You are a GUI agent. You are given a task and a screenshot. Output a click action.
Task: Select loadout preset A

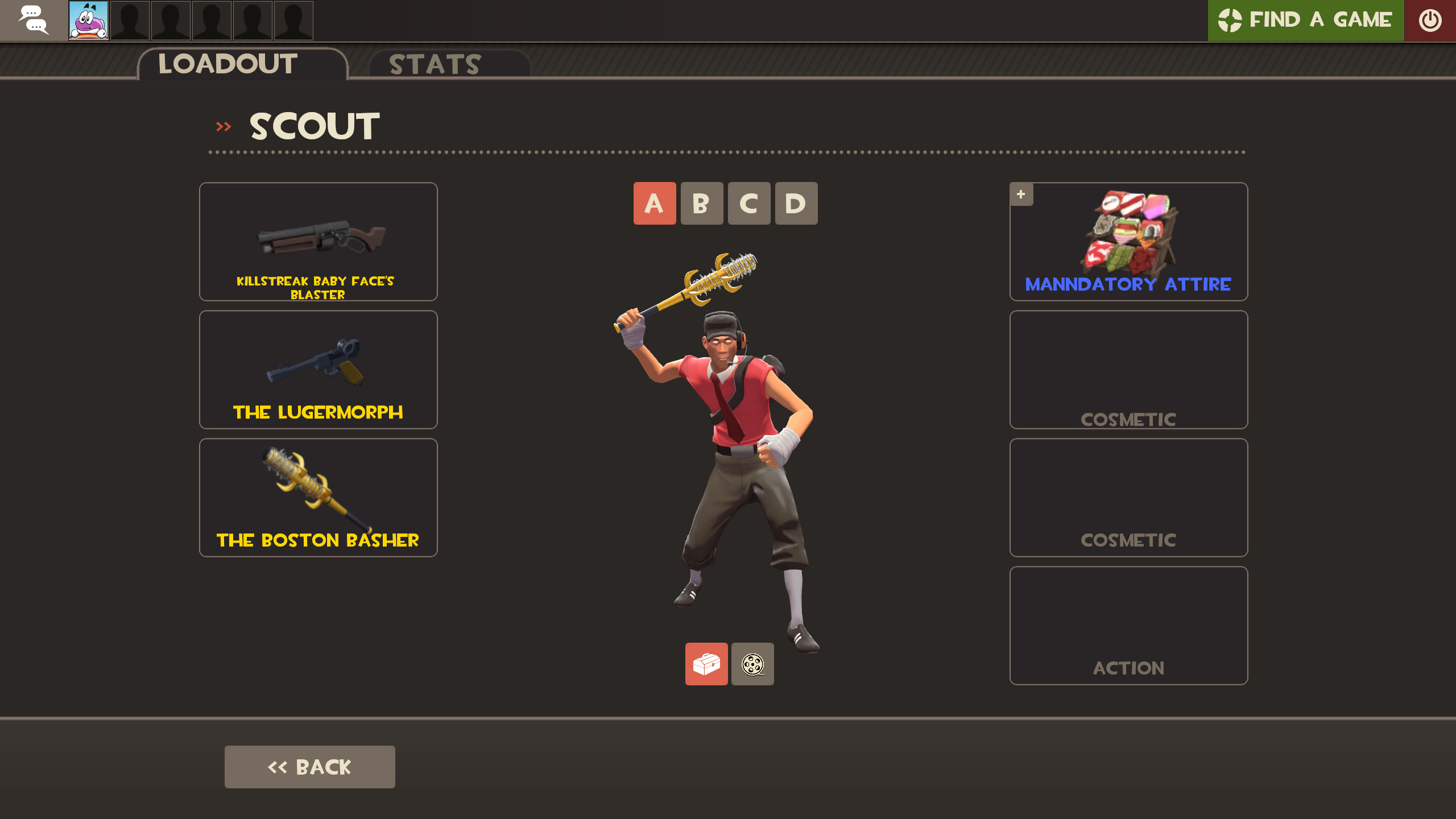[x=655, y=203]
